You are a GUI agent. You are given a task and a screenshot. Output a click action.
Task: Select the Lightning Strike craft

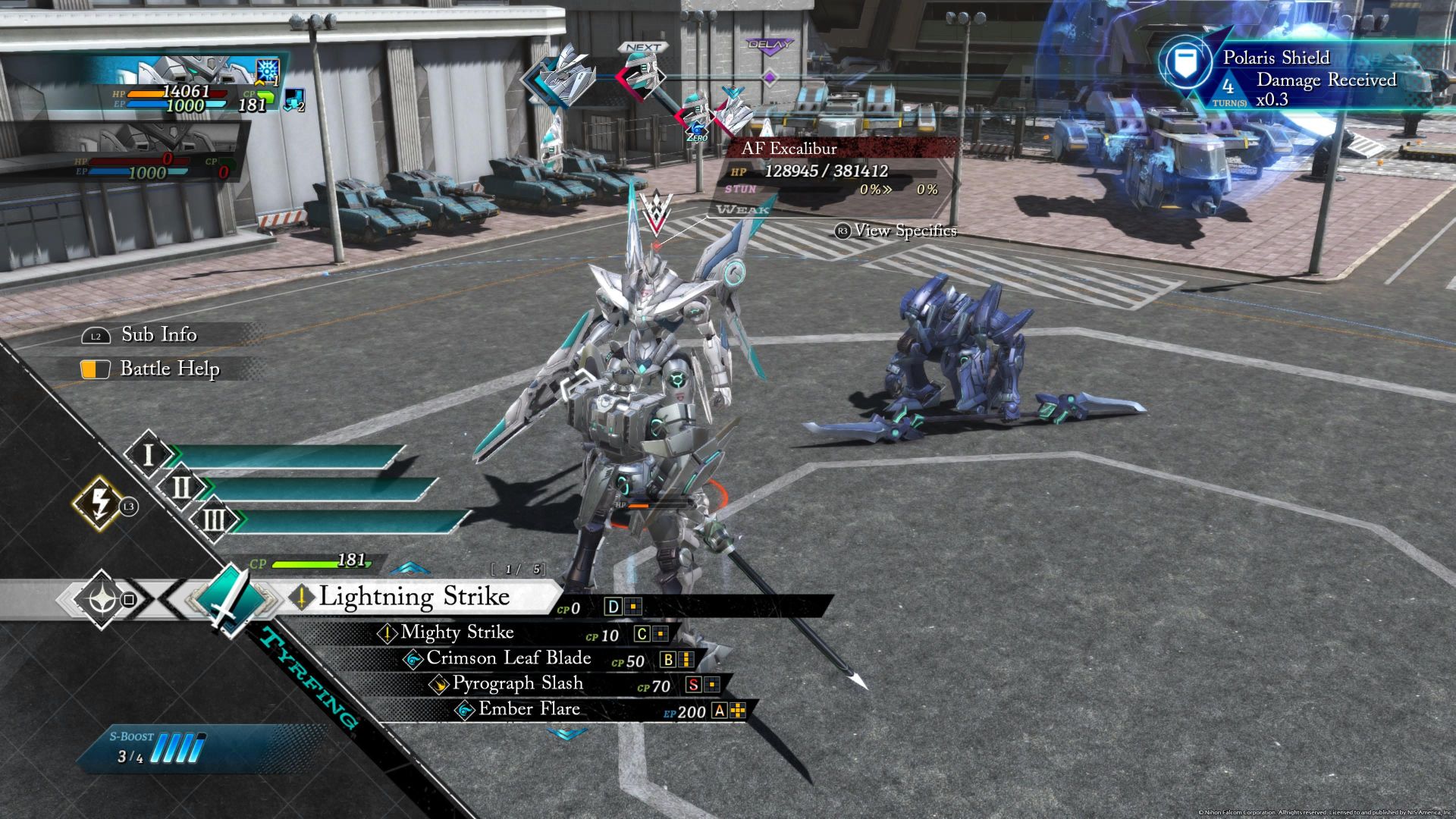click(414, 597)
